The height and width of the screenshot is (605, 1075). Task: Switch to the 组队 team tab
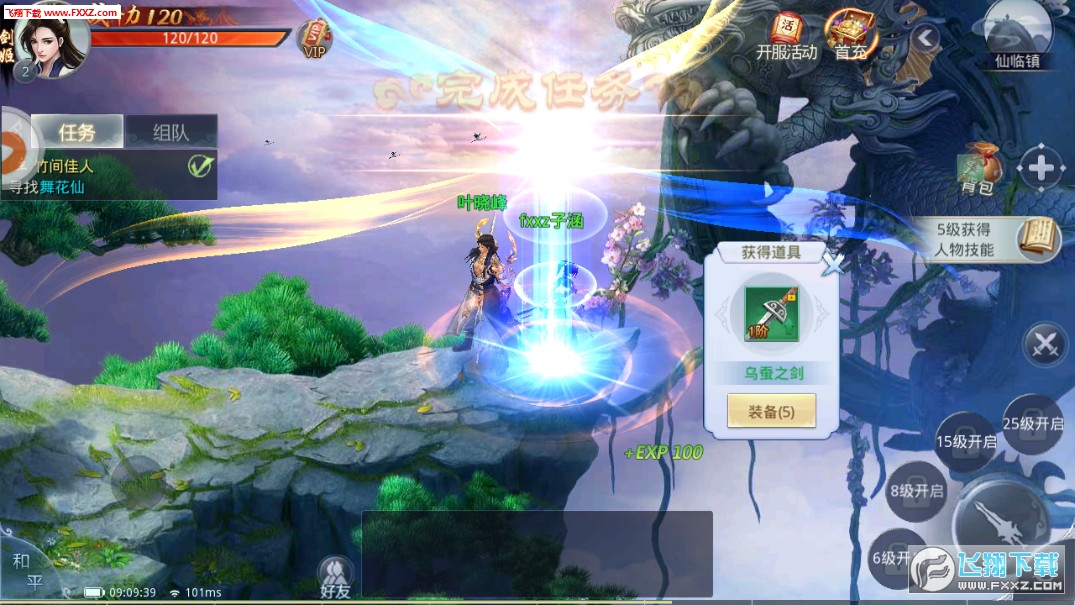[171, 132]
